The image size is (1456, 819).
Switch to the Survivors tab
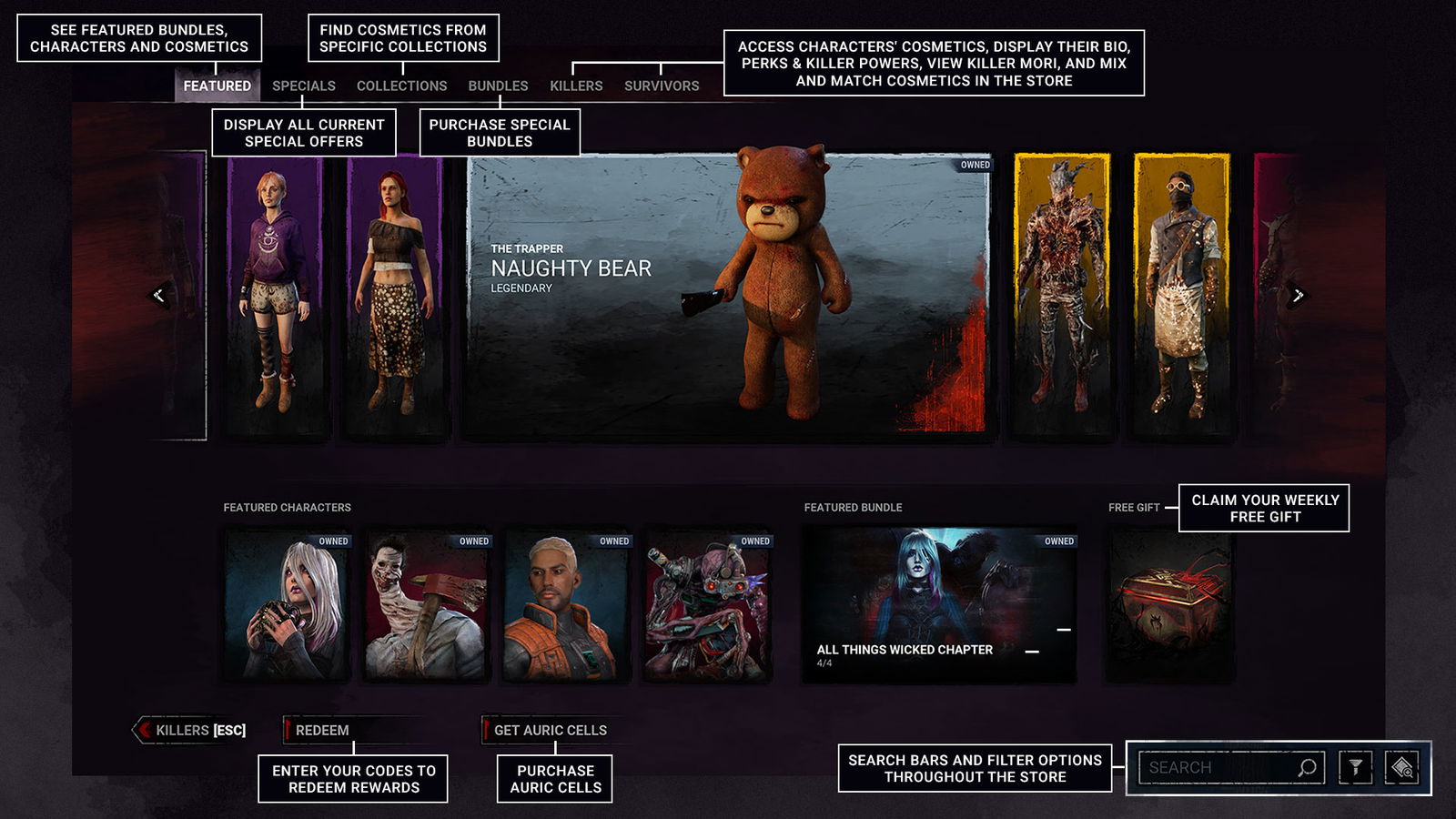(x=662, y=86)
